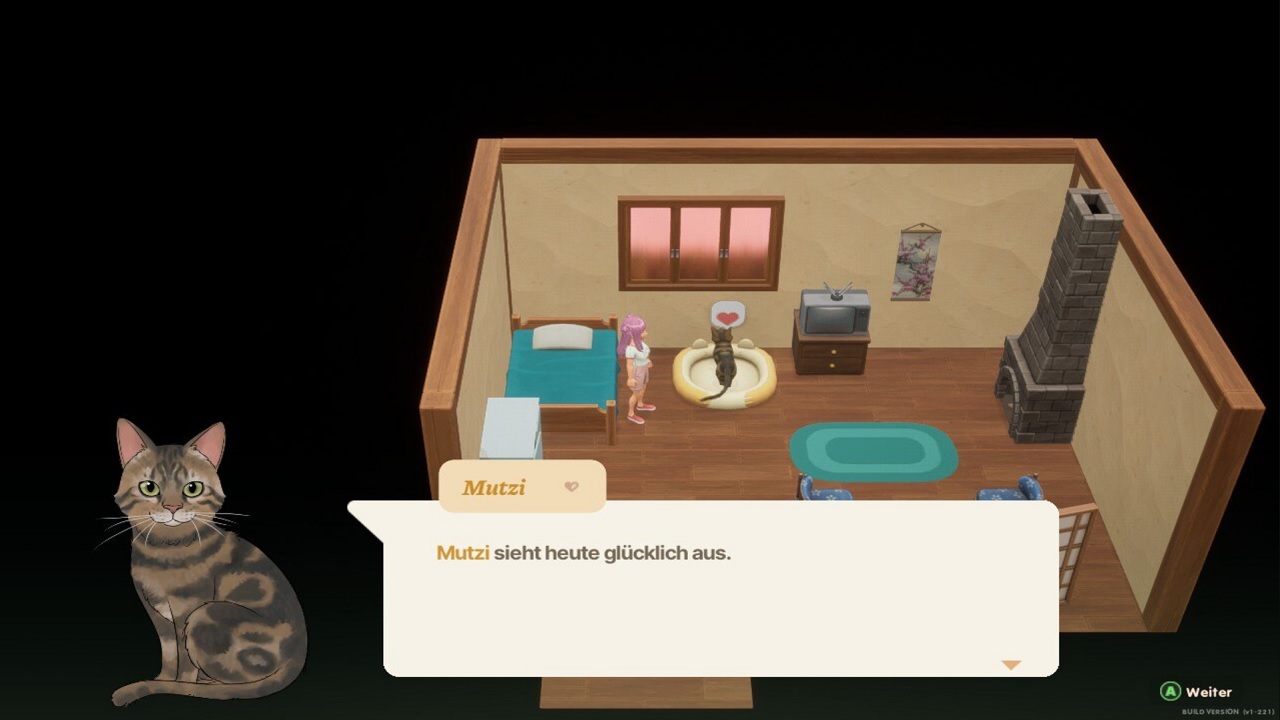Advance dialogue with the orange arrow
Screen dimensions: 1280x720
1011,665
